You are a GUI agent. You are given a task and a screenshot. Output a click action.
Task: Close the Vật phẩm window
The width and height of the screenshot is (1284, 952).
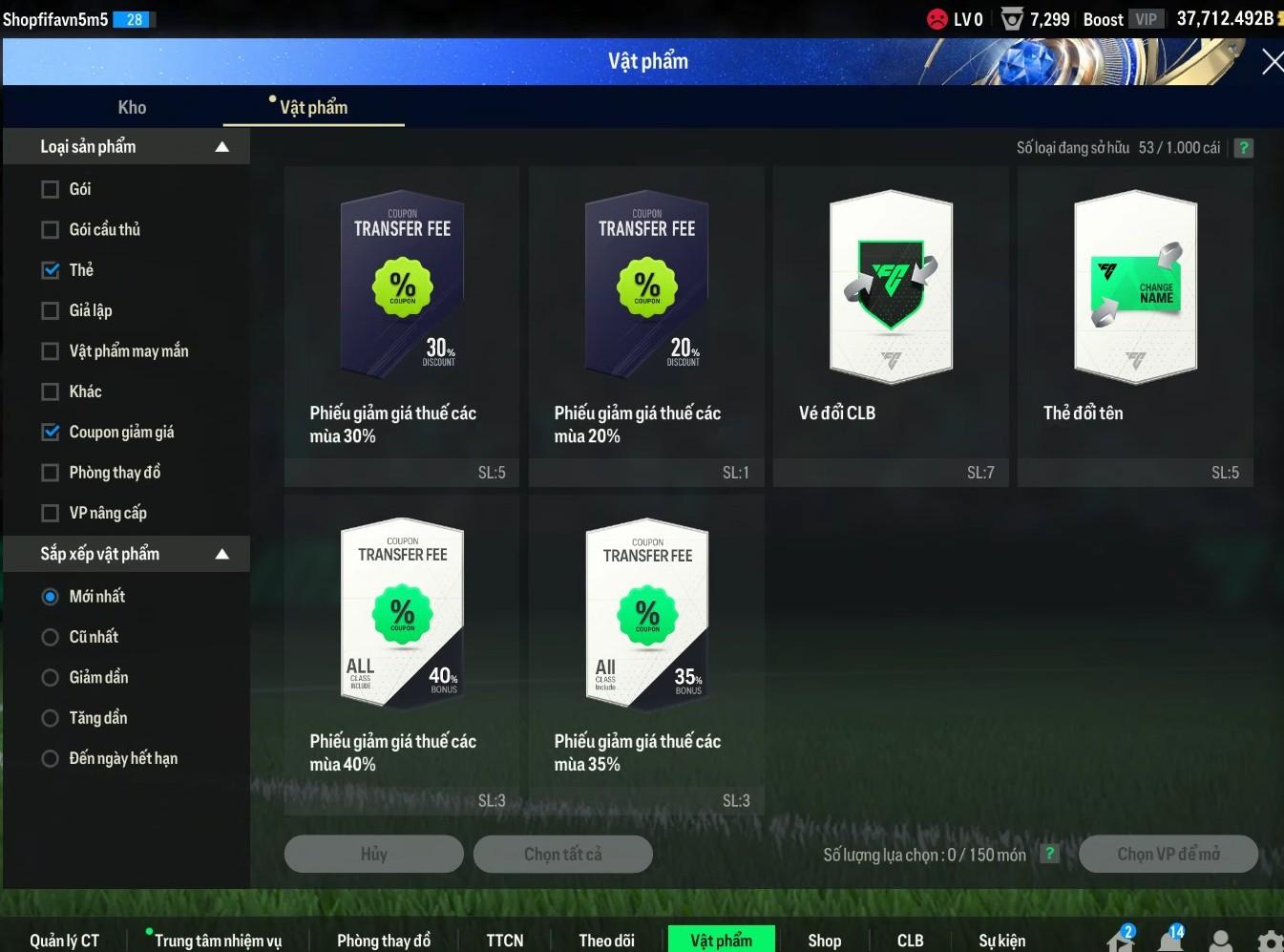1271,63
